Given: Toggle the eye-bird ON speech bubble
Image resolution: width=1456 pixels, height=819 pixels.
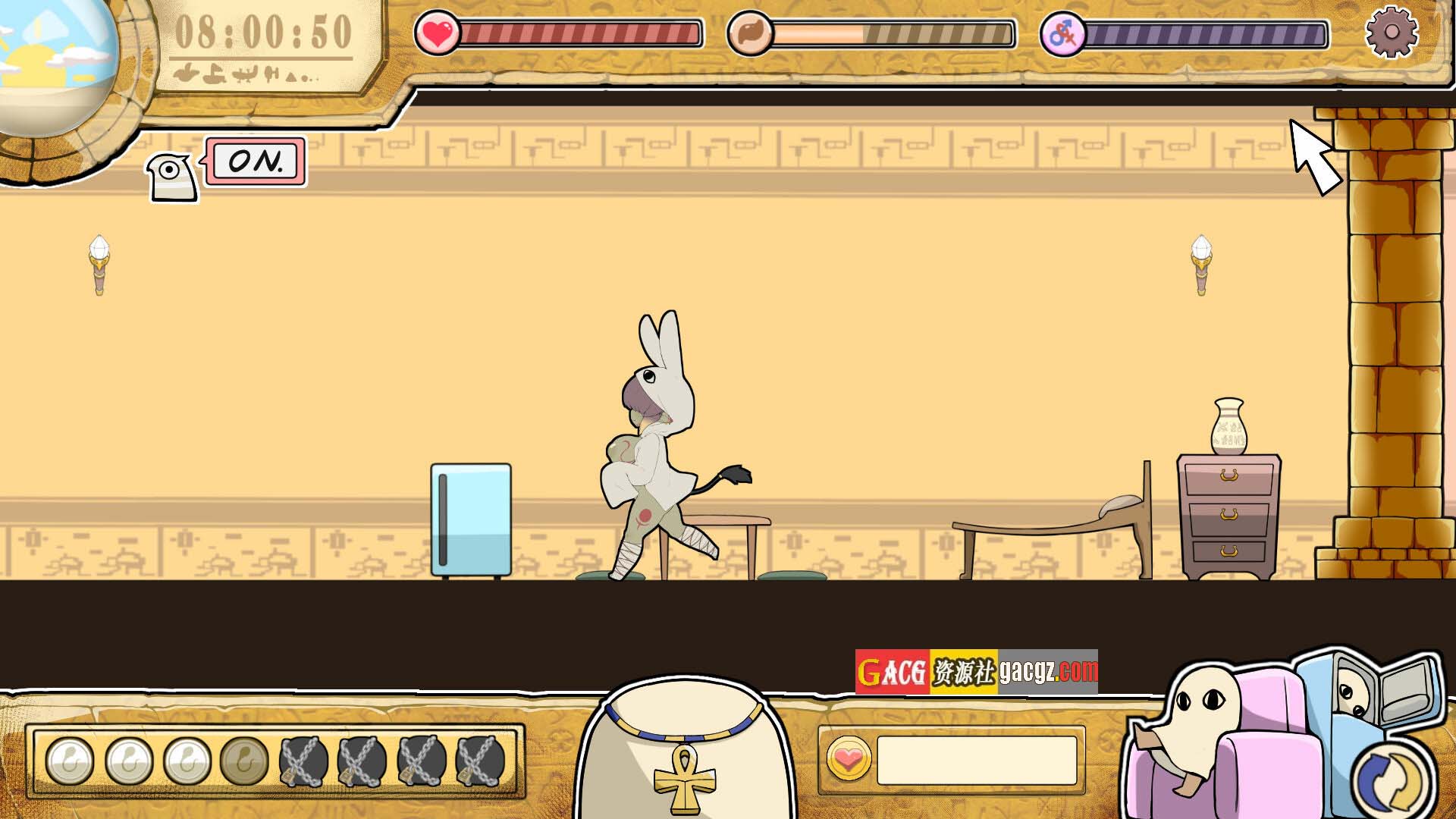Looking at the screenshot, I should pos(256,162).
